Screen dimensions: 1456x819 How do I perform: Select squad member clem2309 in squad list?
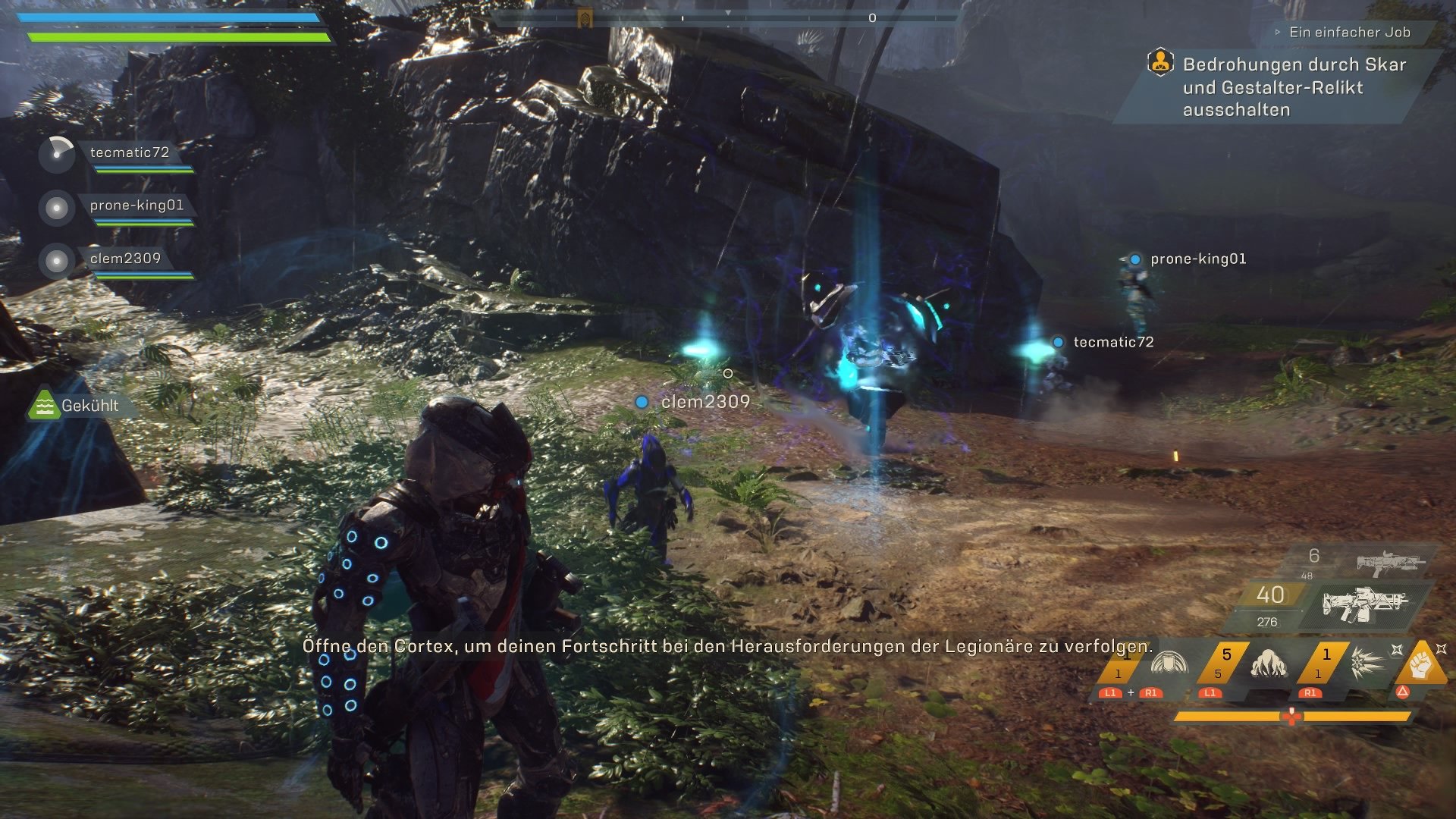click(125, 259)
